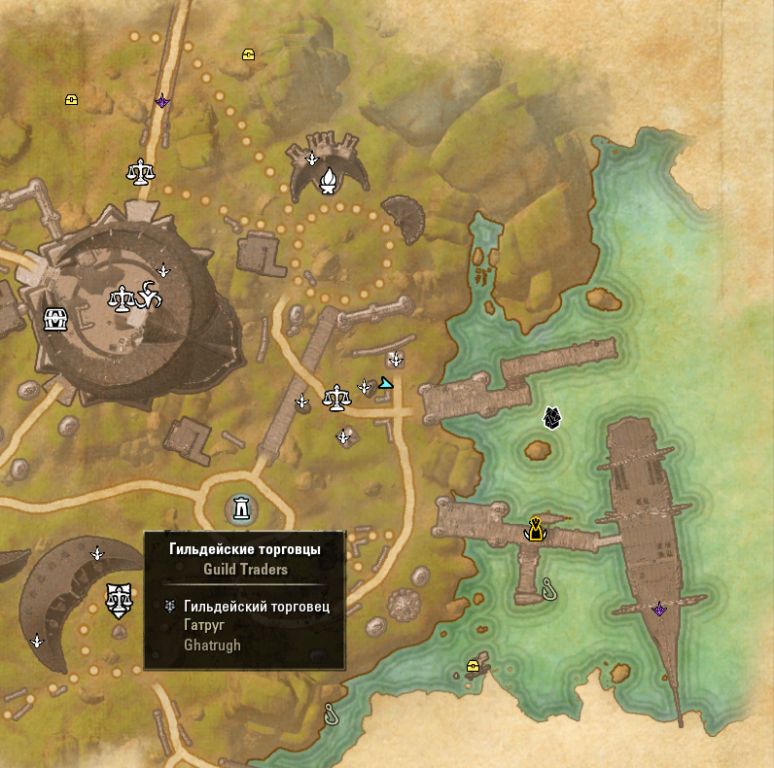Select the fishing hook marker on the south coast
The width and height of the screenshot is (774, 768).
(x=331, y=713)
